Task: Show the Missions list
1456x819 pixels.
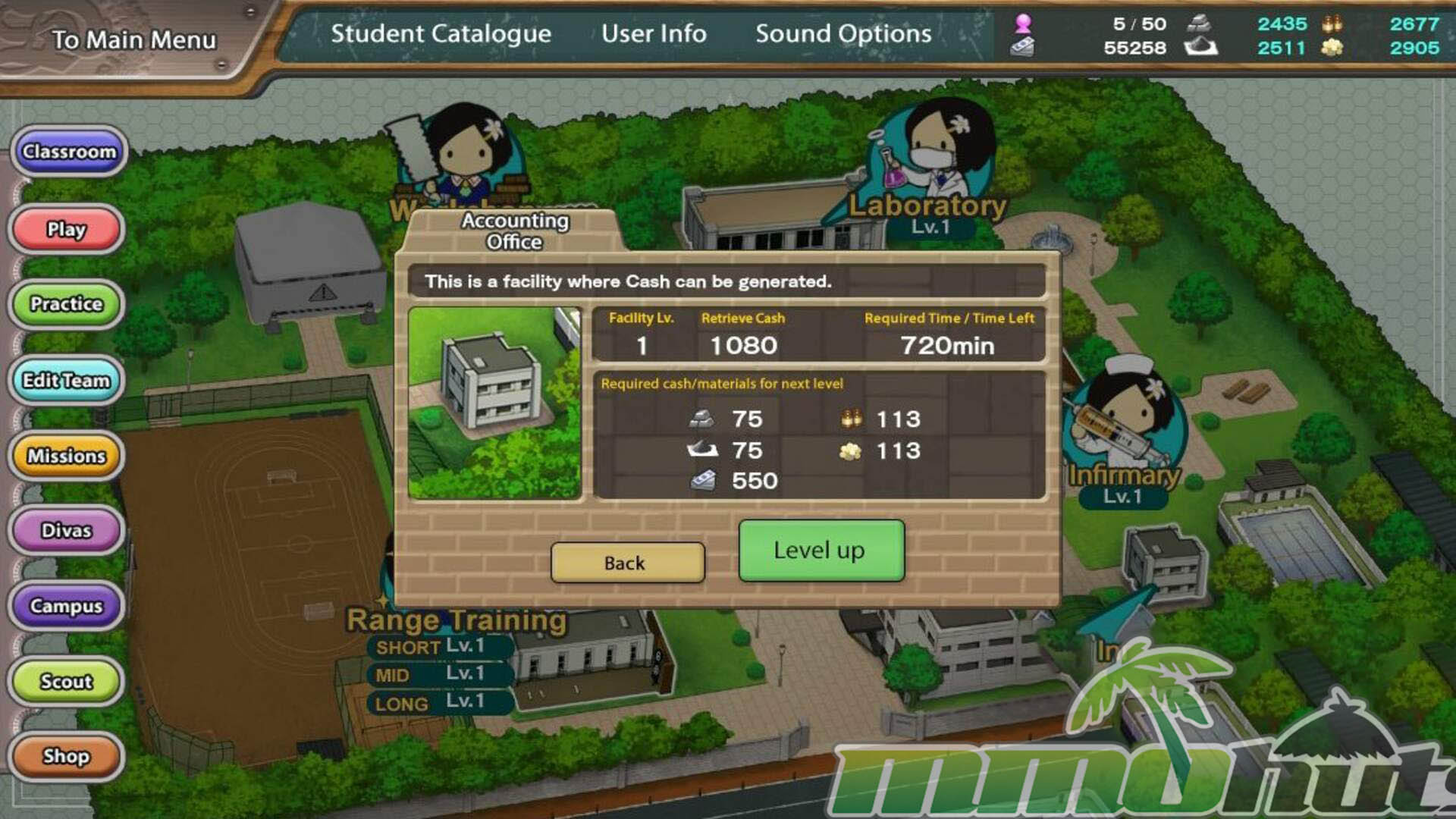Action: pyautogui.click(x=67, y=456)
